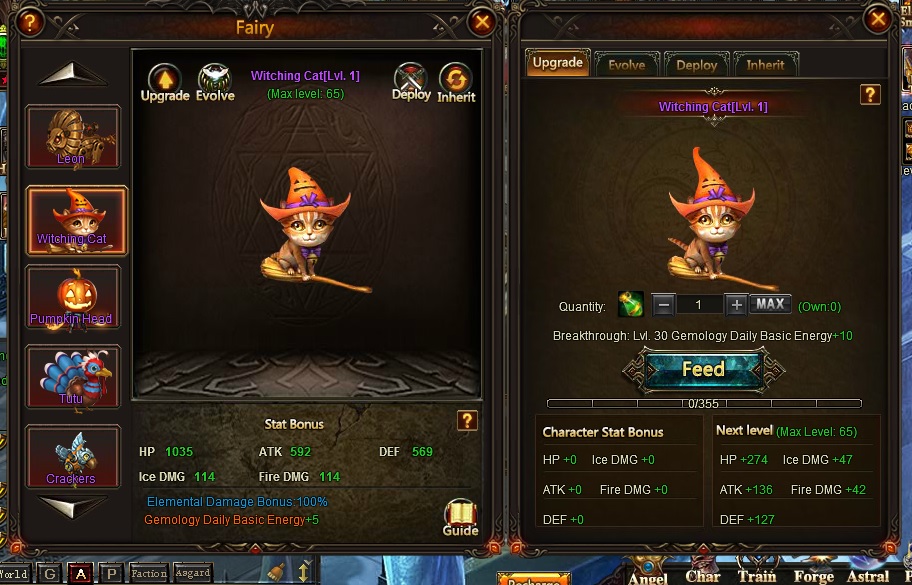Select the Leon fairy thumbnail

point(72,136)
